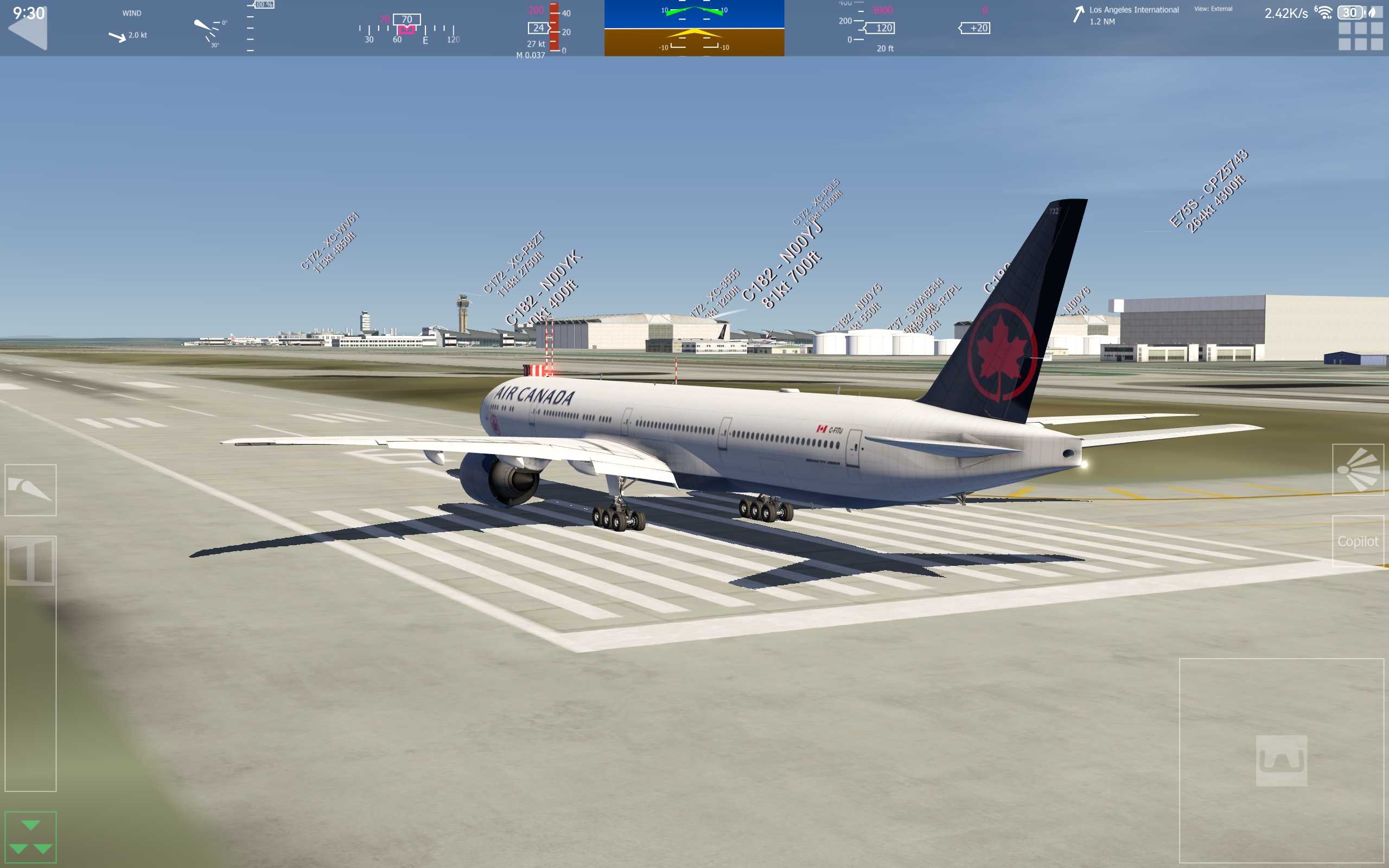Image resolution: width=1389 pixels, height=868 pixels.
Task: Toggle the flaps control icon
Action: [30, 490]
